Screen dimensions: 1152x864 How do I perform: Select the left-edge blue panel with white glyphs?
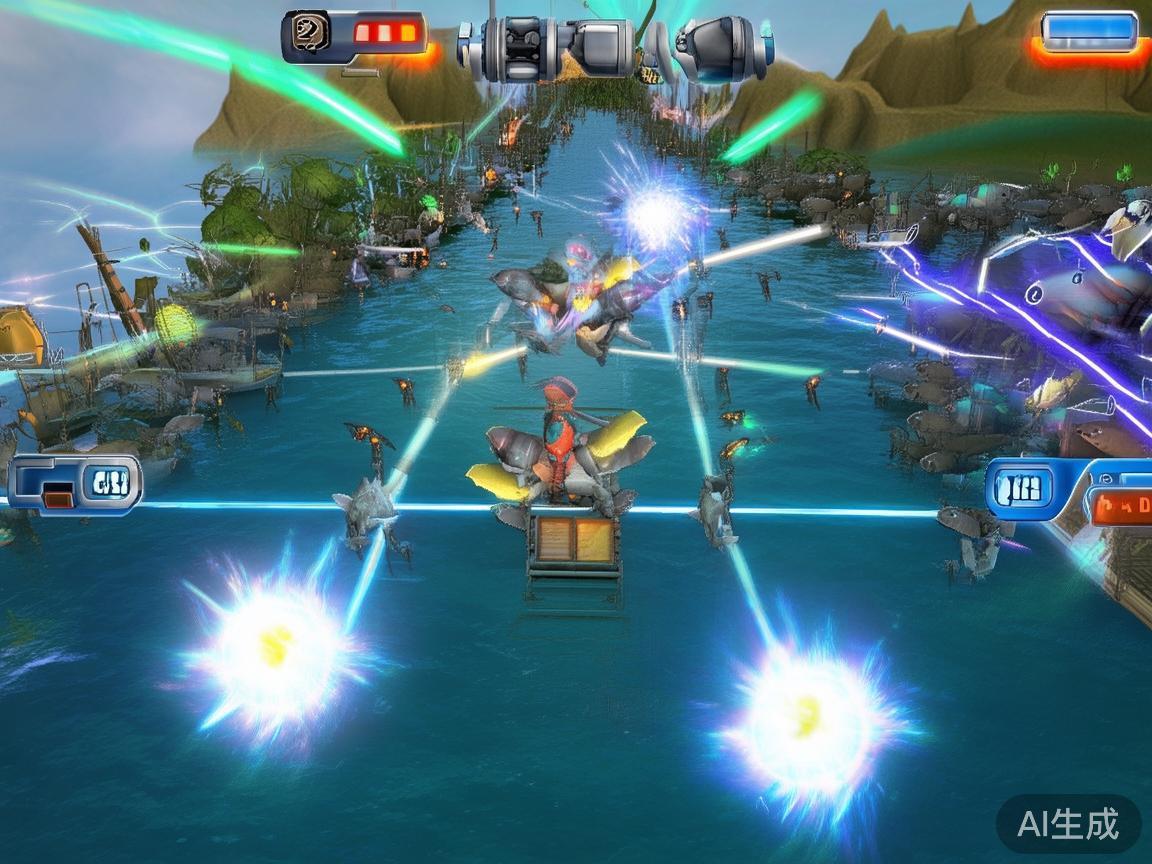pyautogui.click(x=110, y=484)
